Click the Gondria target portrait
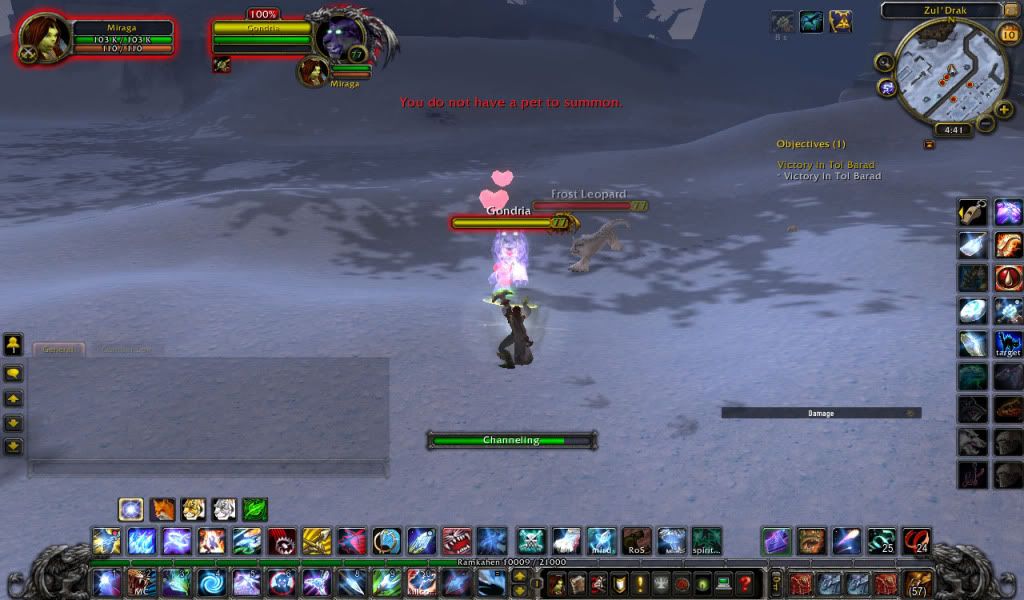The image size is (1024, 600). click(x=341, y=36)
